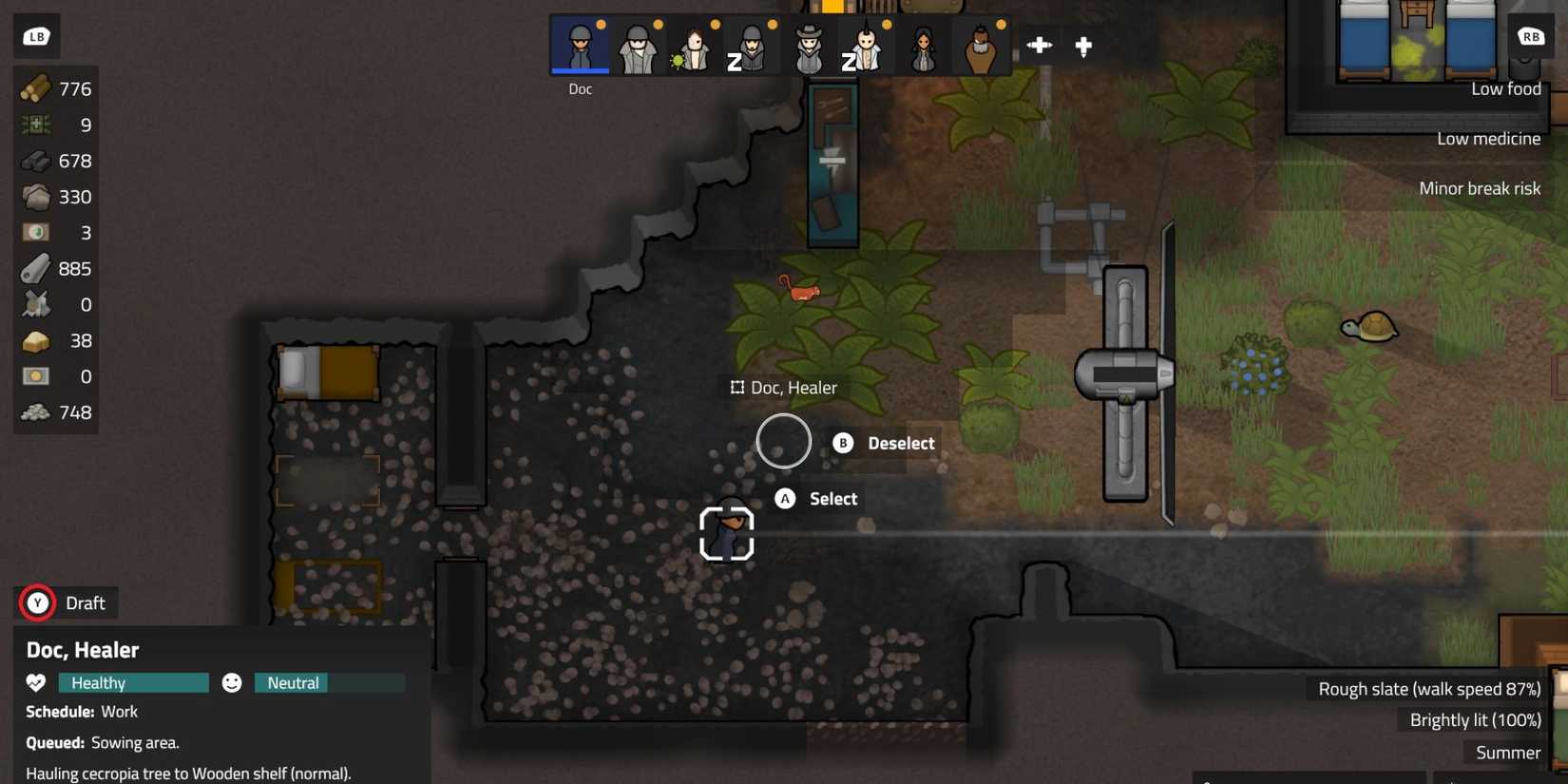Click the steel resource icon showing 678
The width and height of the screenshot is (1568, 784).
point(35,161)
